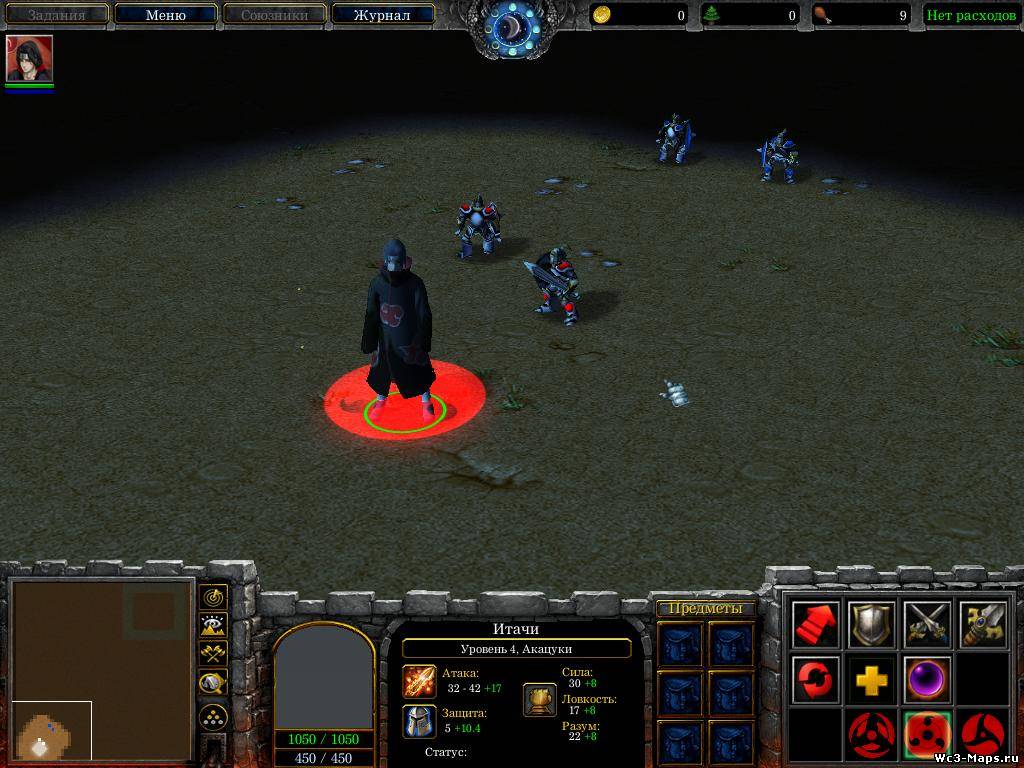Select the silver shield command icon
Viewport: 1024px width, 768px height.
click(872, 625)
